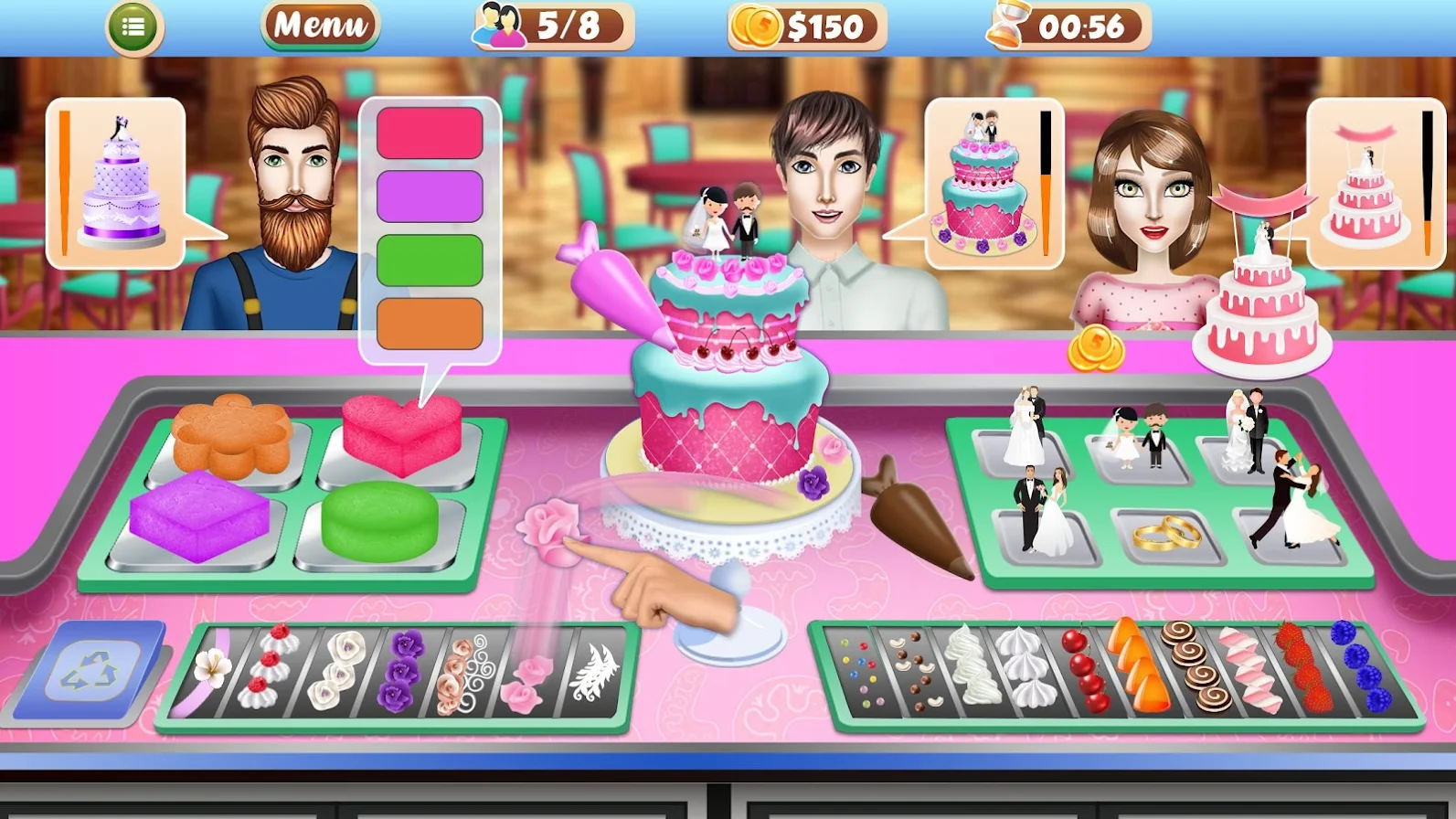This screenshot has width=1456, height=819.
Task: Choose the orange color swatch
Action: point(428,322)
